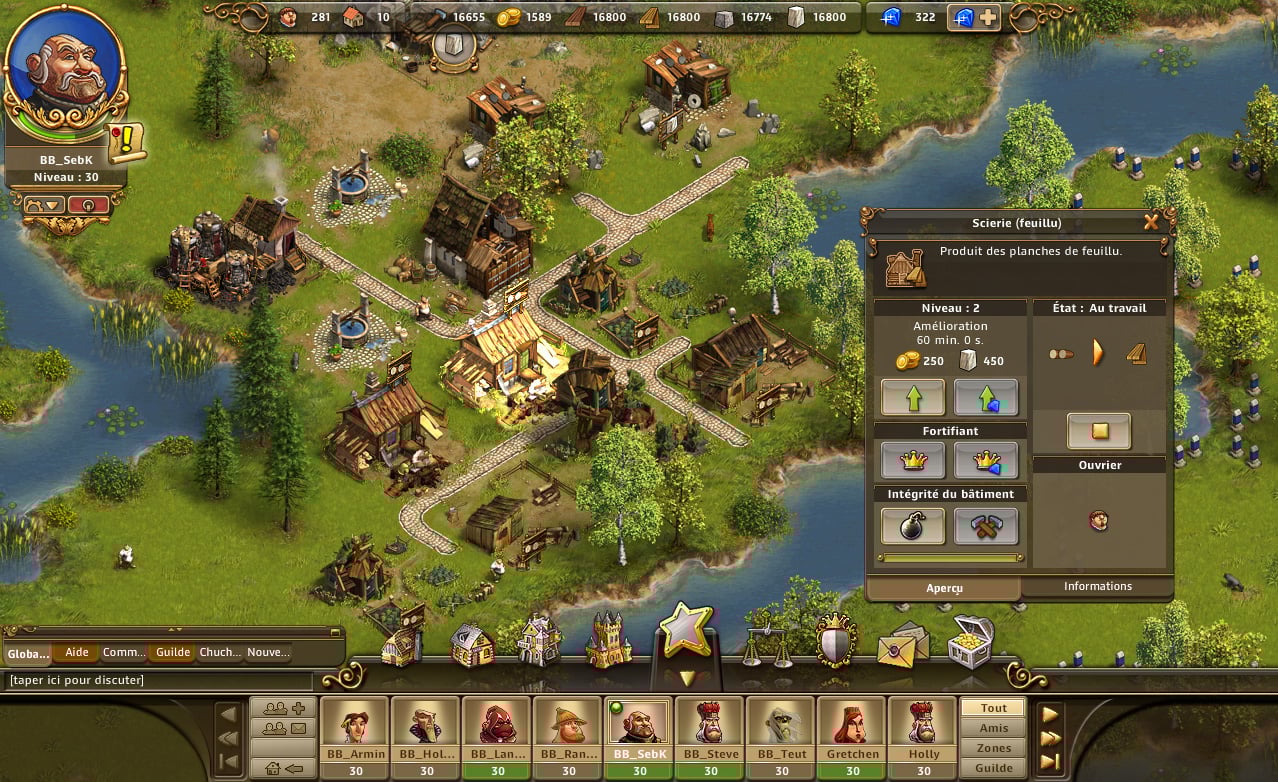
Task: Stop production with the yellow square button
Action: point(1098,431)
